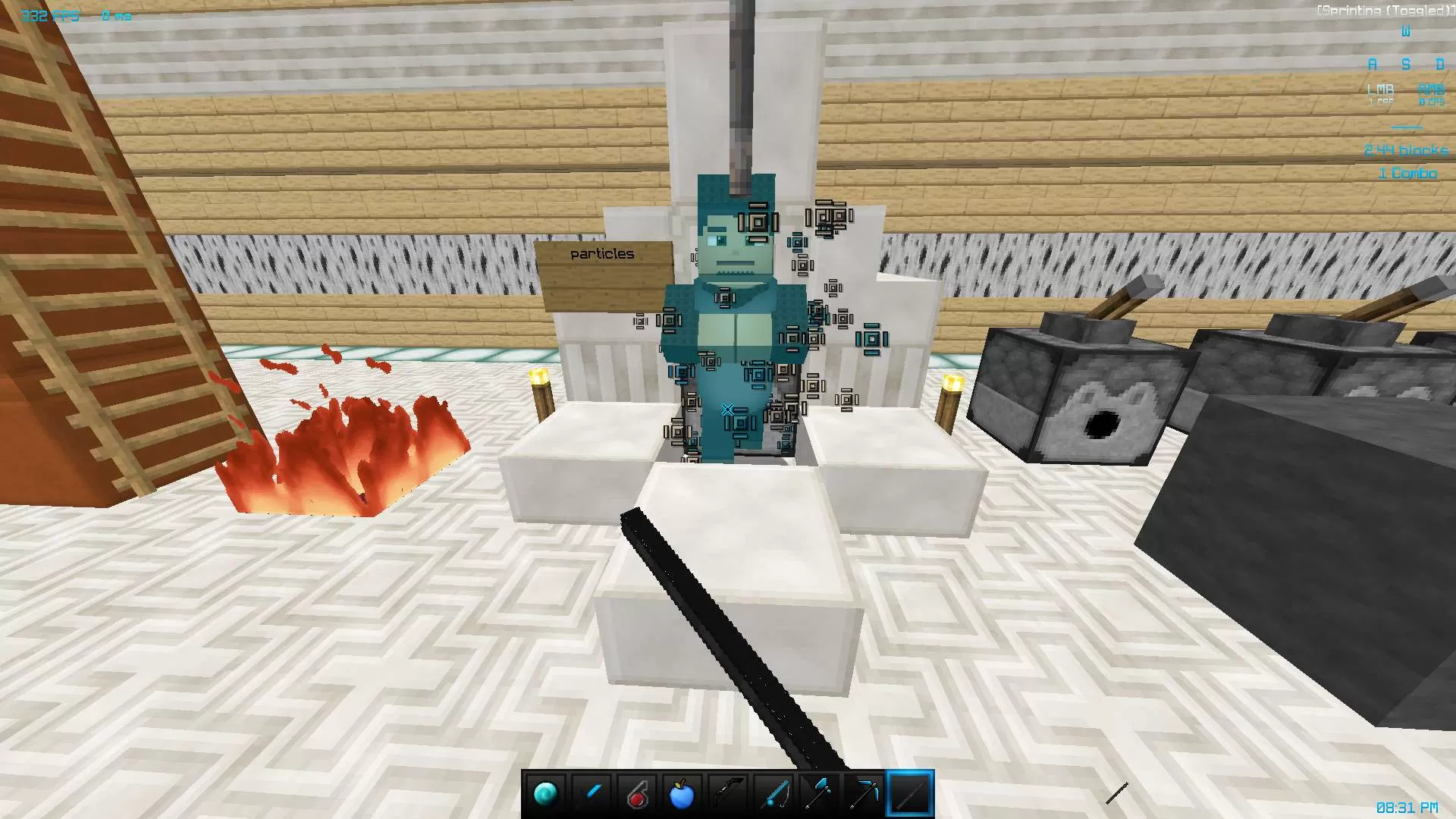This screenshot has height=819, width=1456.
Task: Click the 1 Combo counter
Action: tap(1407, 172)
